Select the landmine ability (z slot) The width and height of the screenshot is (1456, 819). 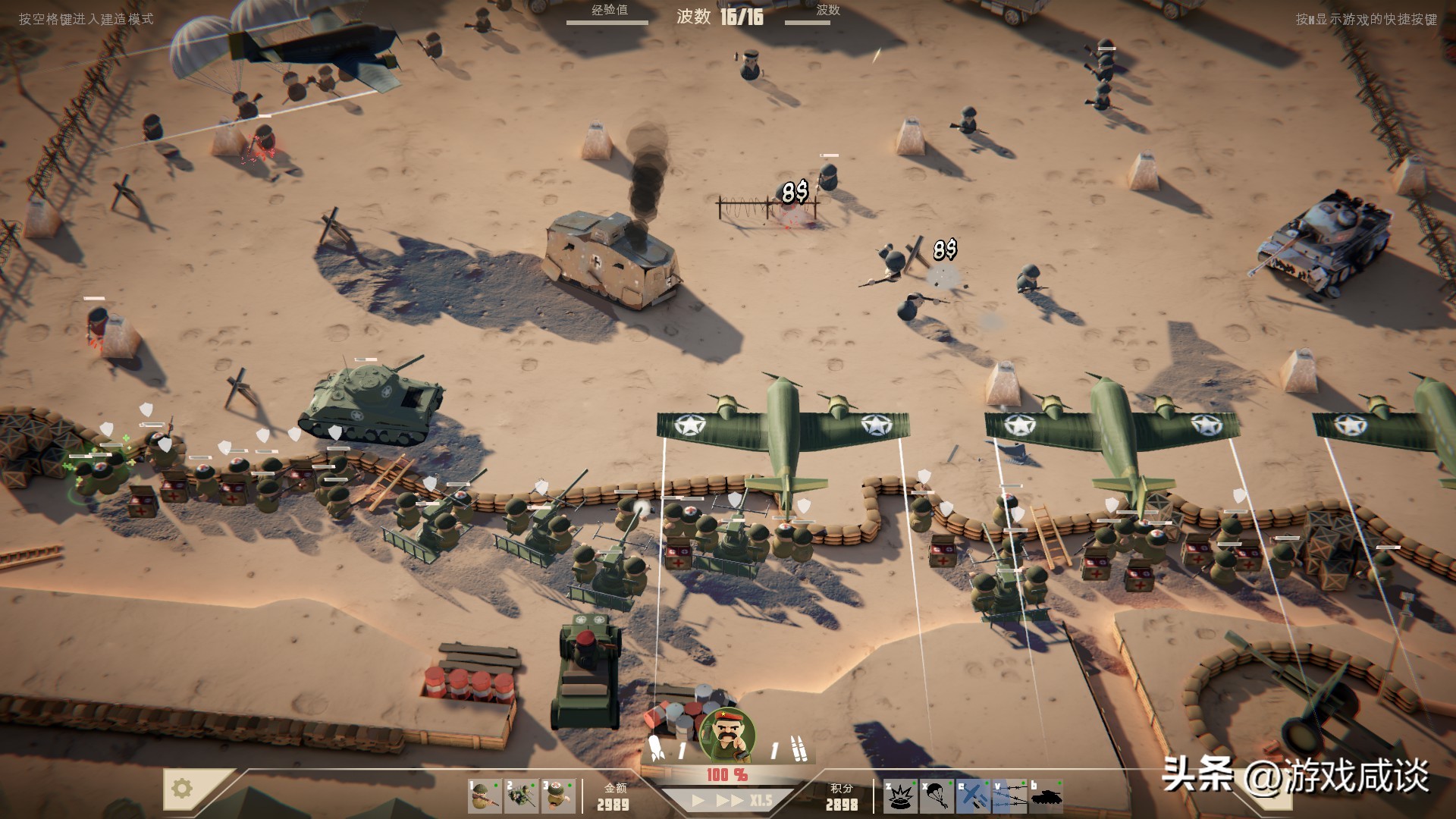click(x=899, y=796)
